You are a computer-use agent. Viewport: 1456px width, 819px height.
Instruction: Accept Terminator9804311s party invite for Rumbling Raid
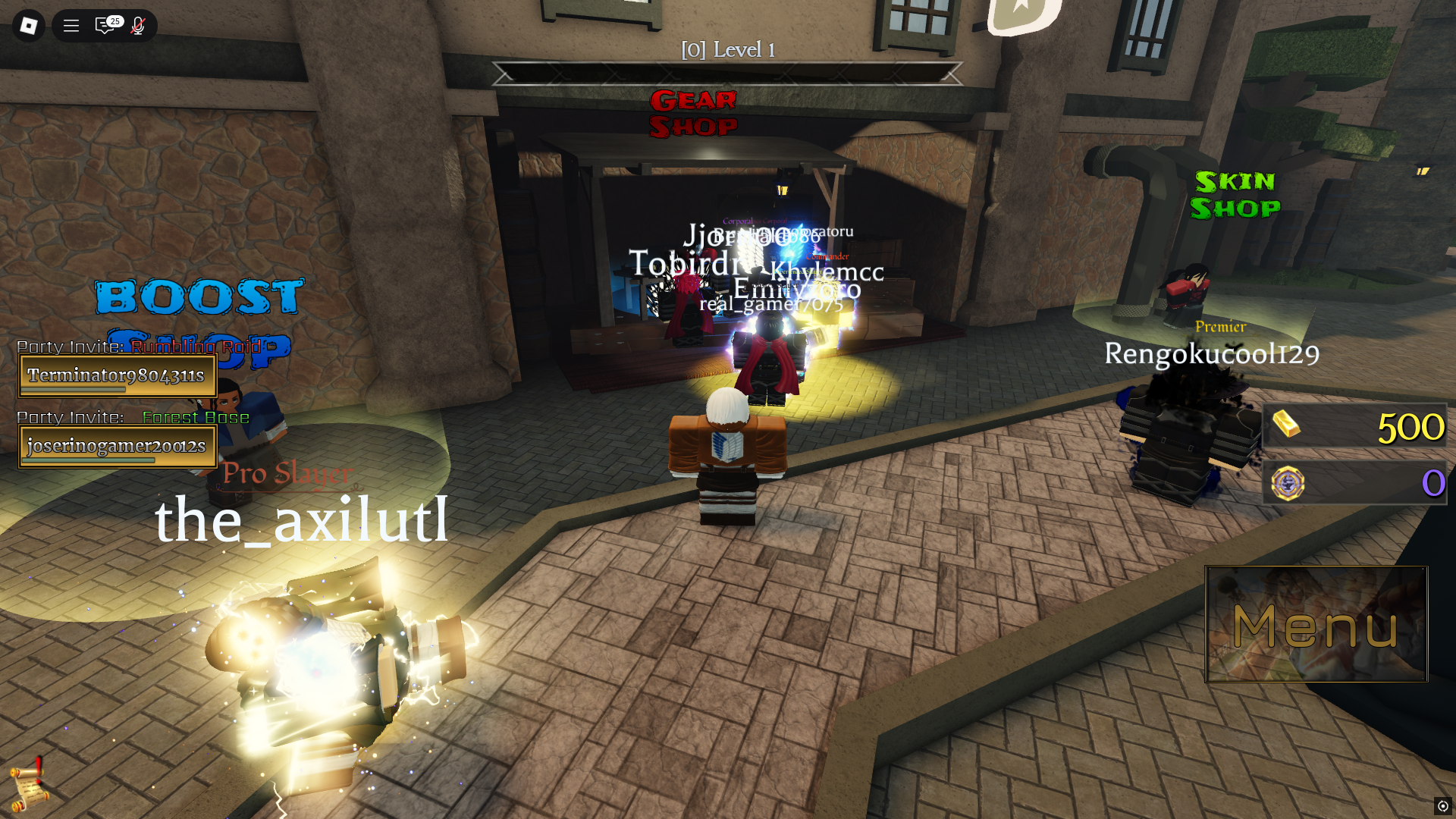(x=117, y=375)
